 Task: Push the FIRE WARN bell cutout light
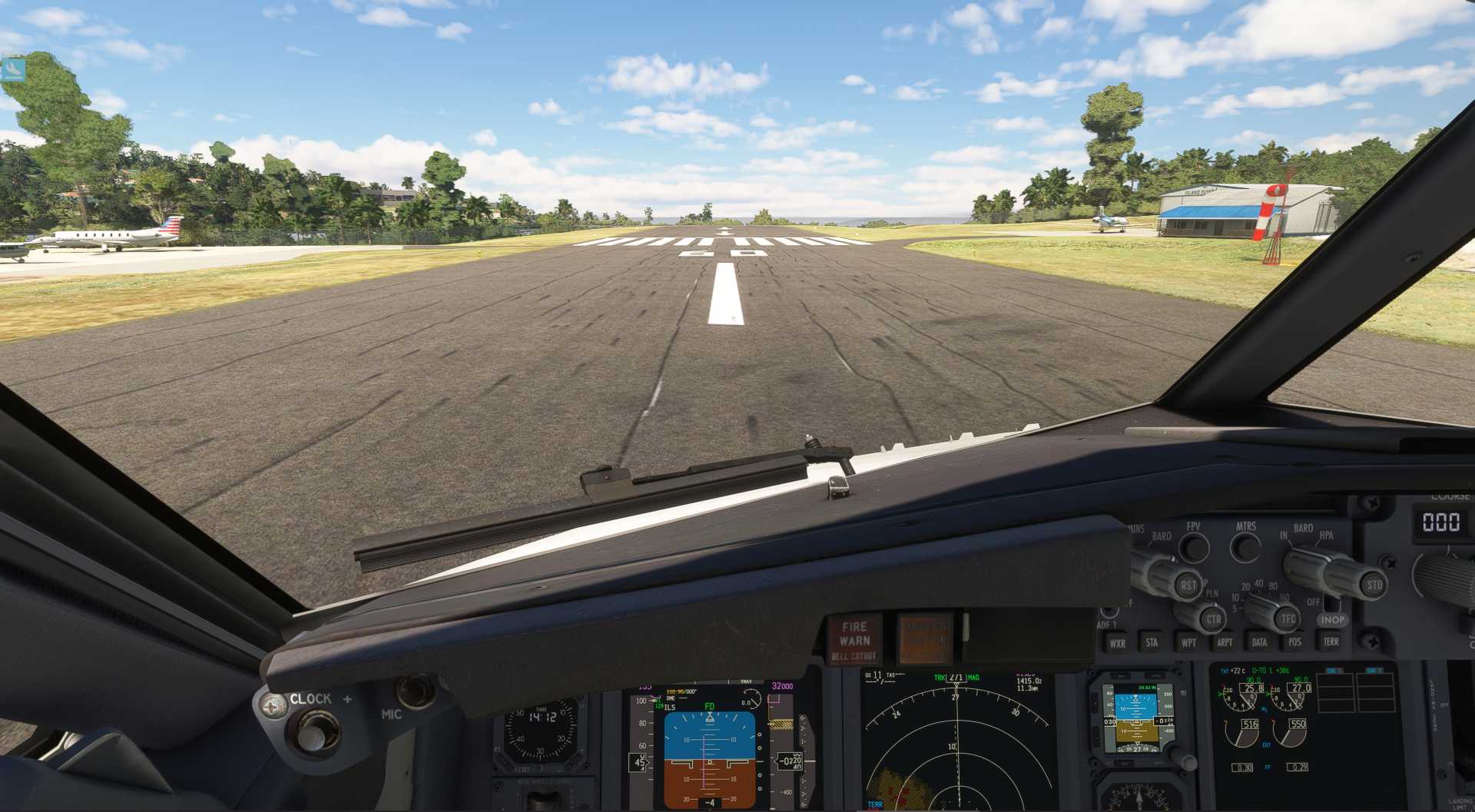(854, 640)
